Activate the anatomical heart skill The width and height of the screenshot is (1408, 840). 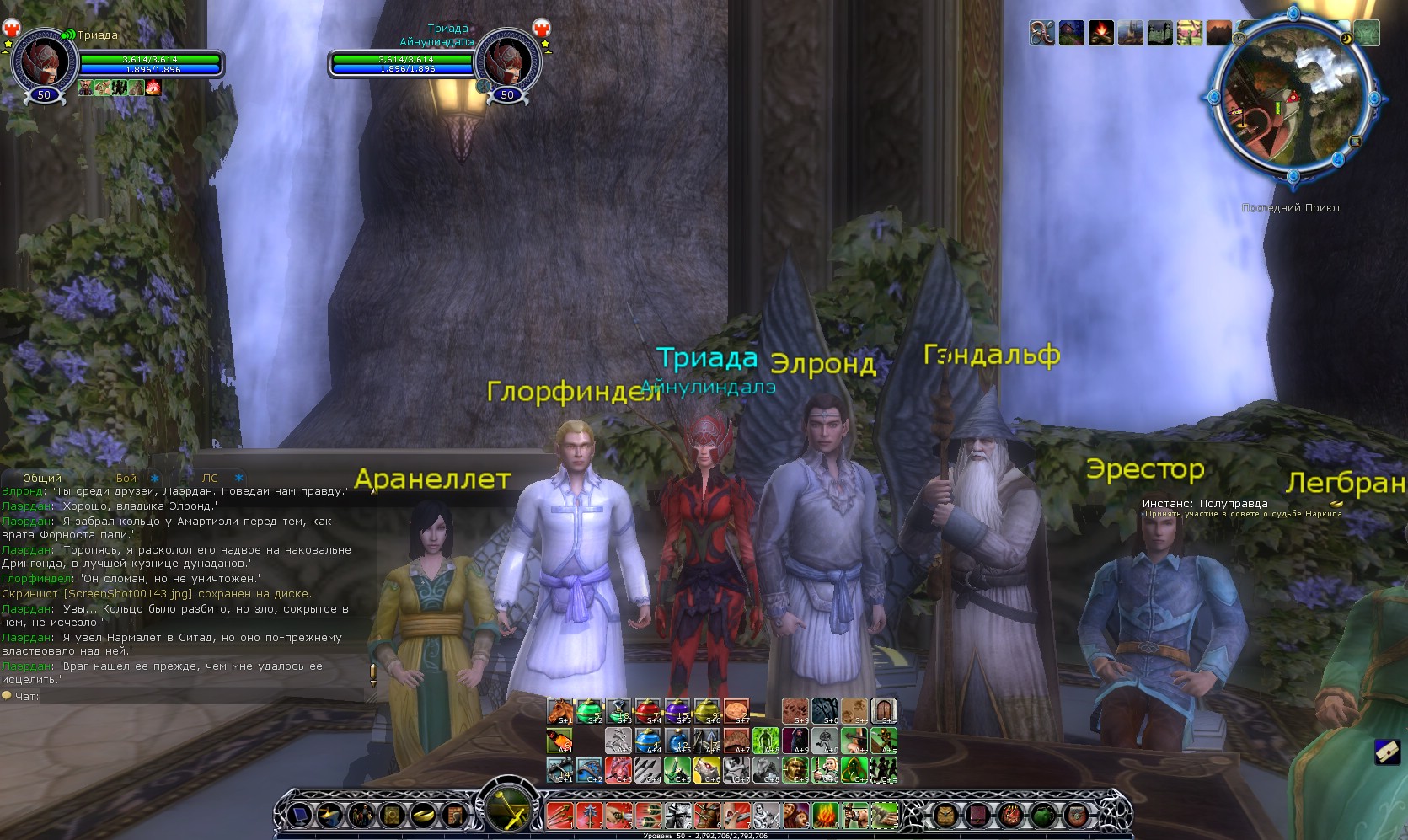tap(619, 770)
